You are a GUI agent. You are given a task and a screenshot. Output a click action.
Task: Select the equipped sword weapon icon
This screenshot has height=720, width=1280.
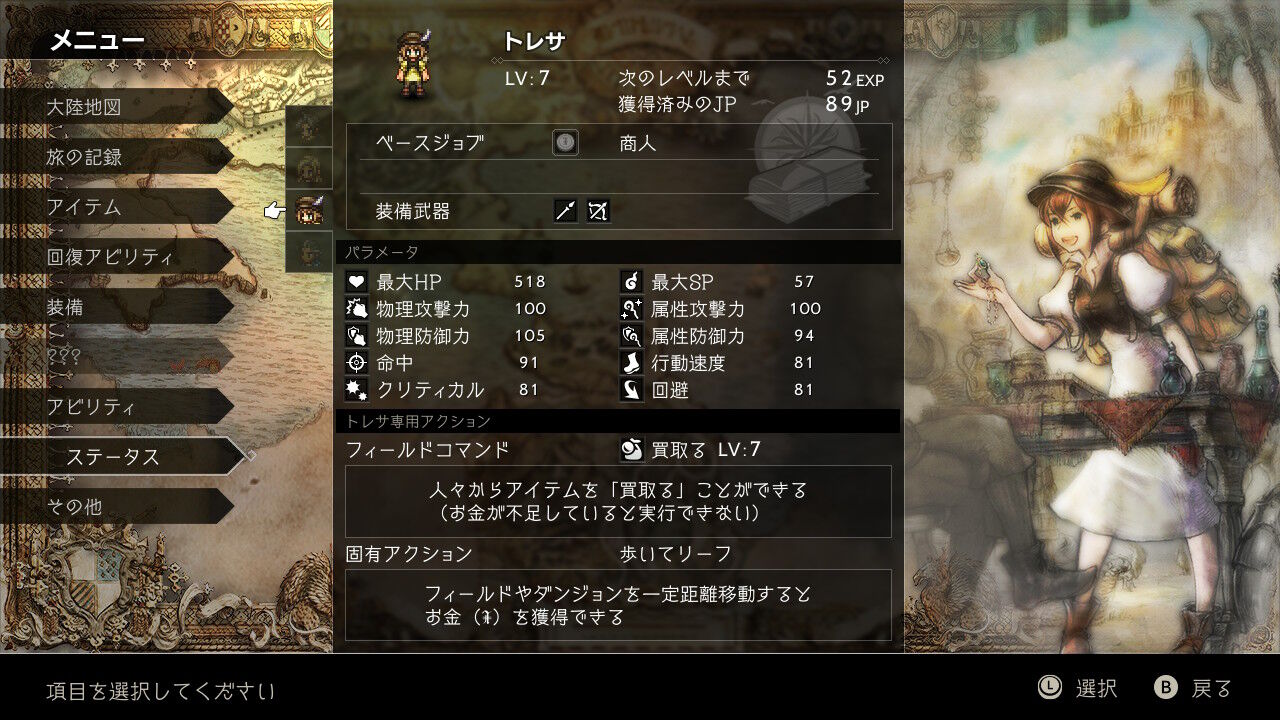563,211
